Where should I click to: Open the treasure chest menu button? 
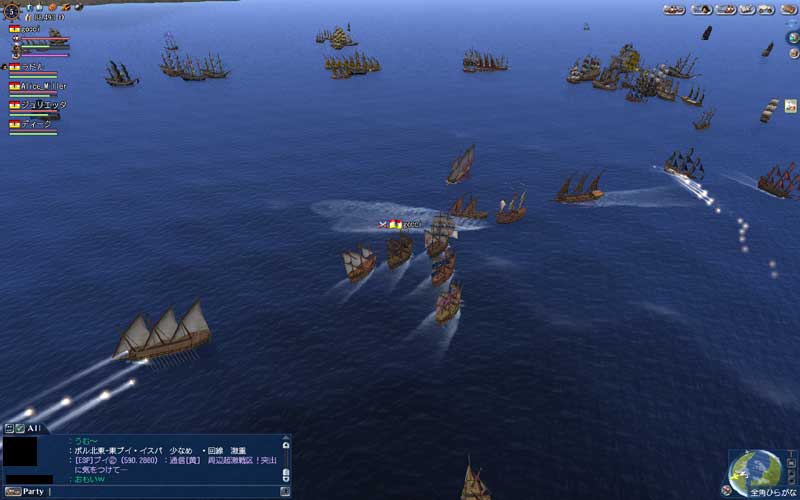(x=789, y=9)
